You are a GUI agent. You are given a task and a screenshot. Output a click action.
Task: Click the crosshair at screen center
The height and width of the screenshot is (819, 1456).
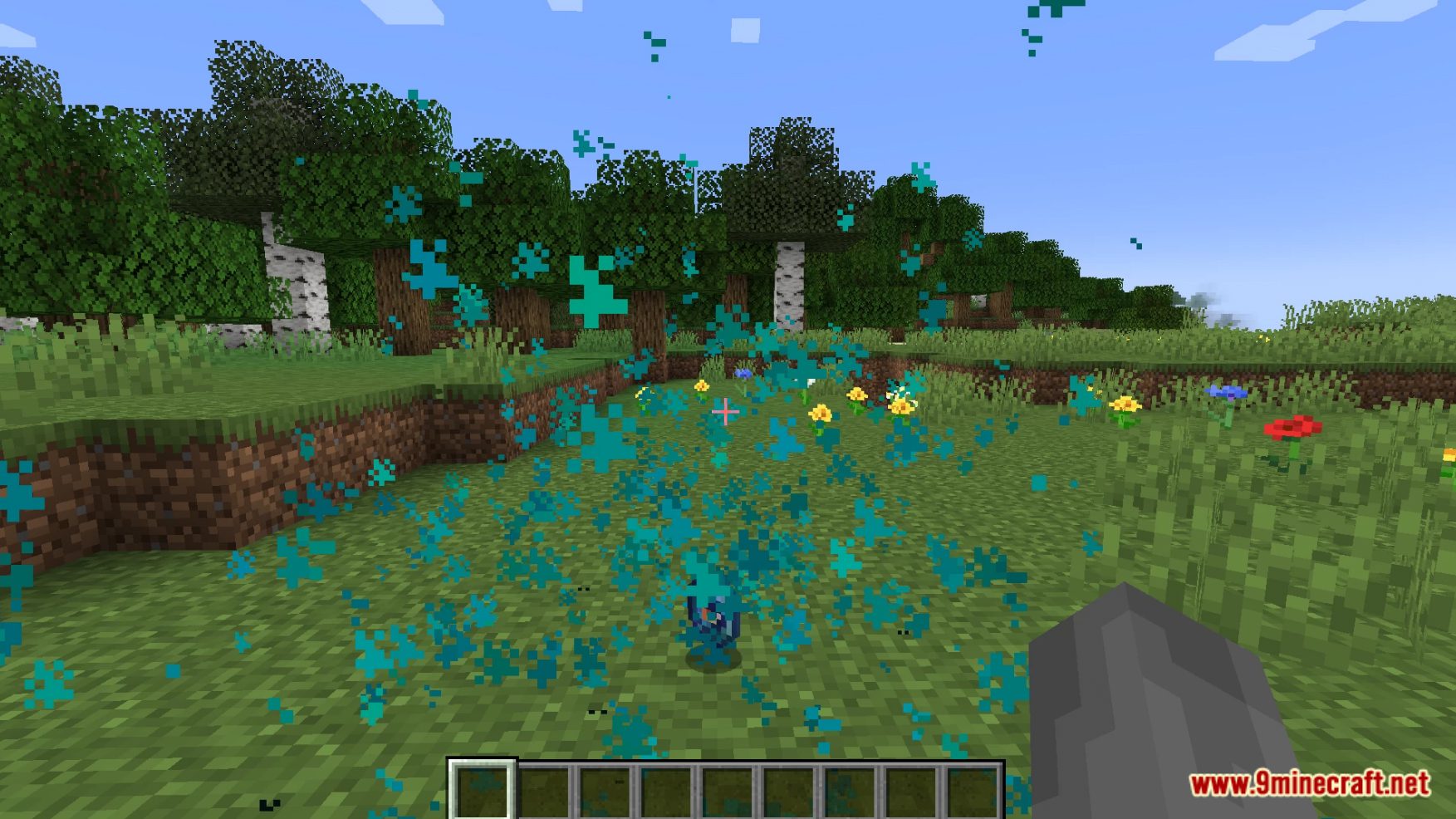[727, 411]
